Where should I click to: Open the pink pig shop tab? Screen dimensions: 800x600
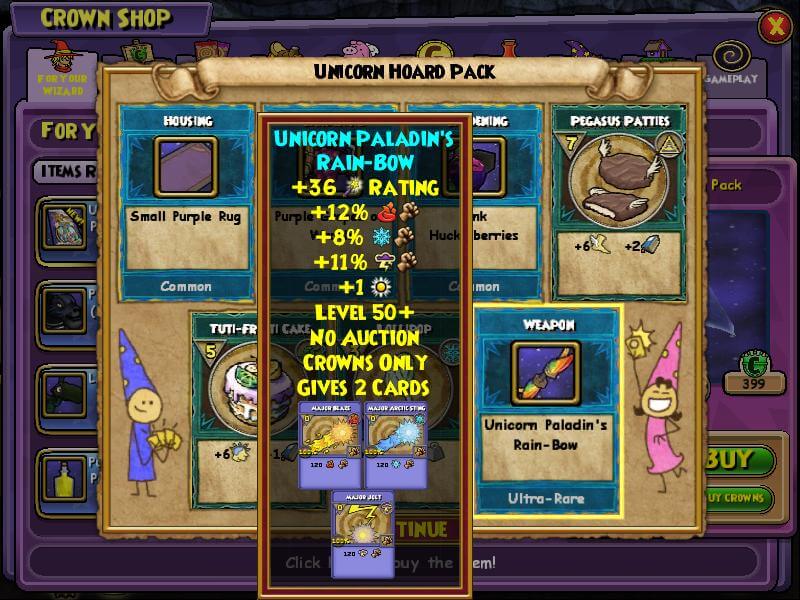pyautogui.click(x=355, y=53)
